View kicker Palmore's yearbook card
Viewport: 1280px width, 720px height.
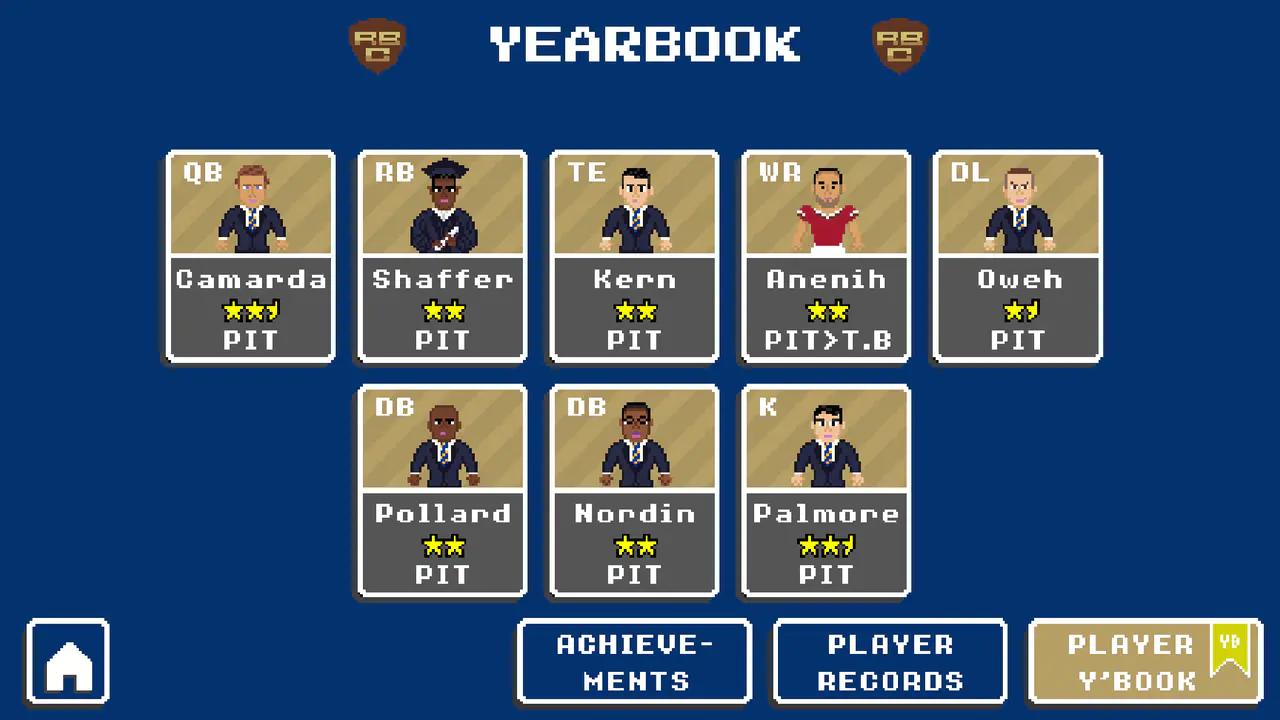tap(826, 490)
